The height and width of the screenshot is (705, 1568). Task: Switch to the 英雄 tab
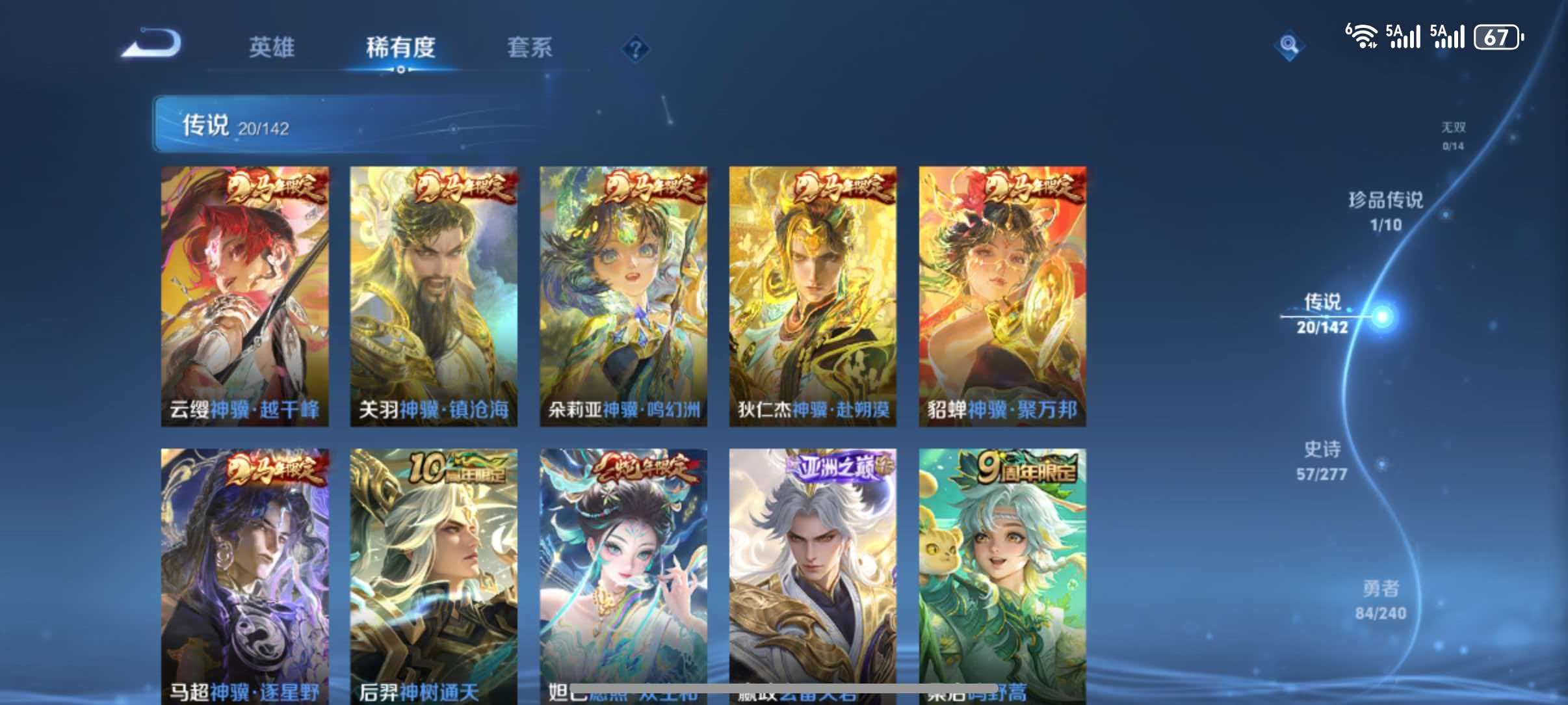point(273,47)
